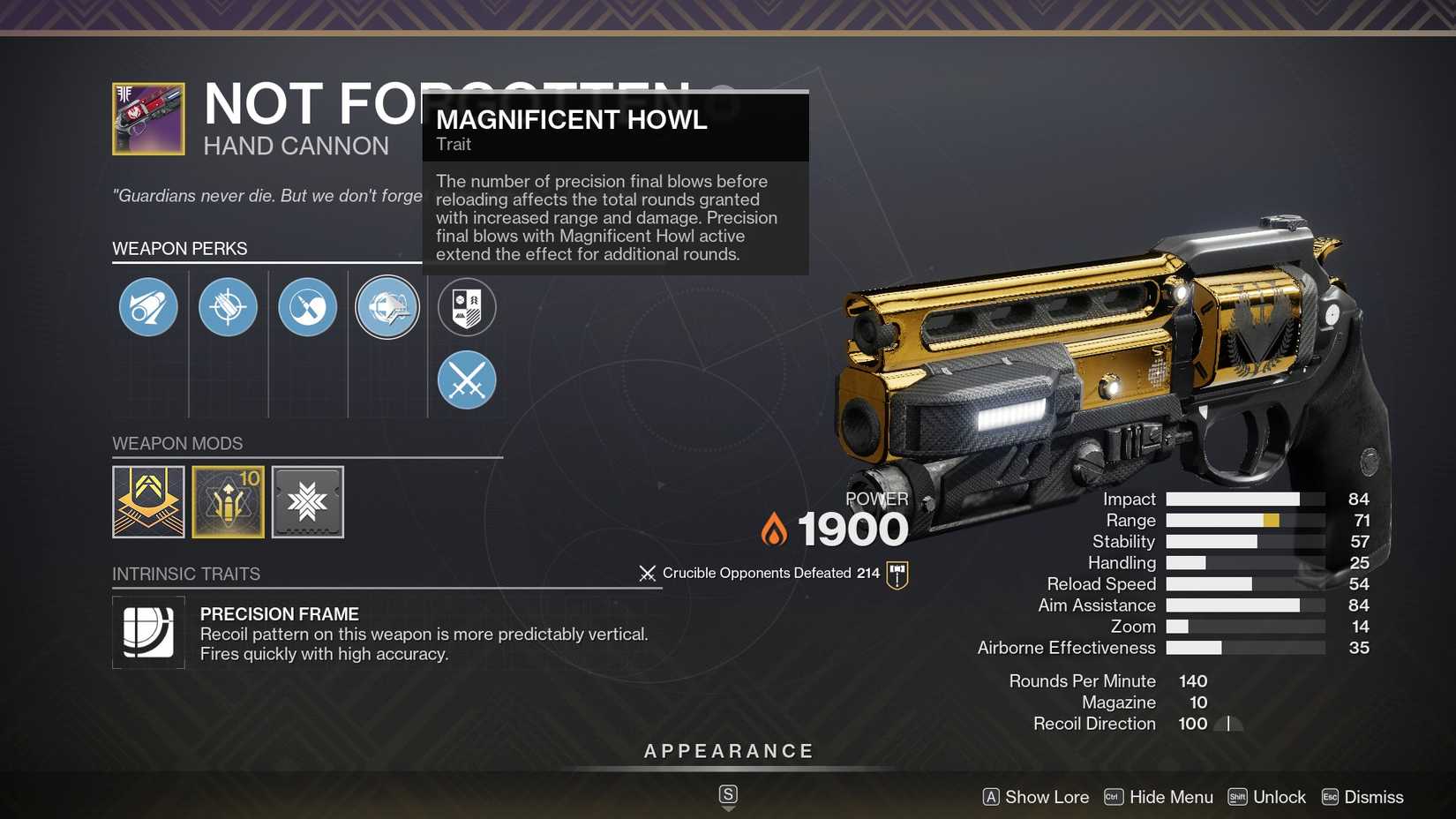
Task: Open the Magnificent Howl trait icon
Action: click(x=387, y=307)
